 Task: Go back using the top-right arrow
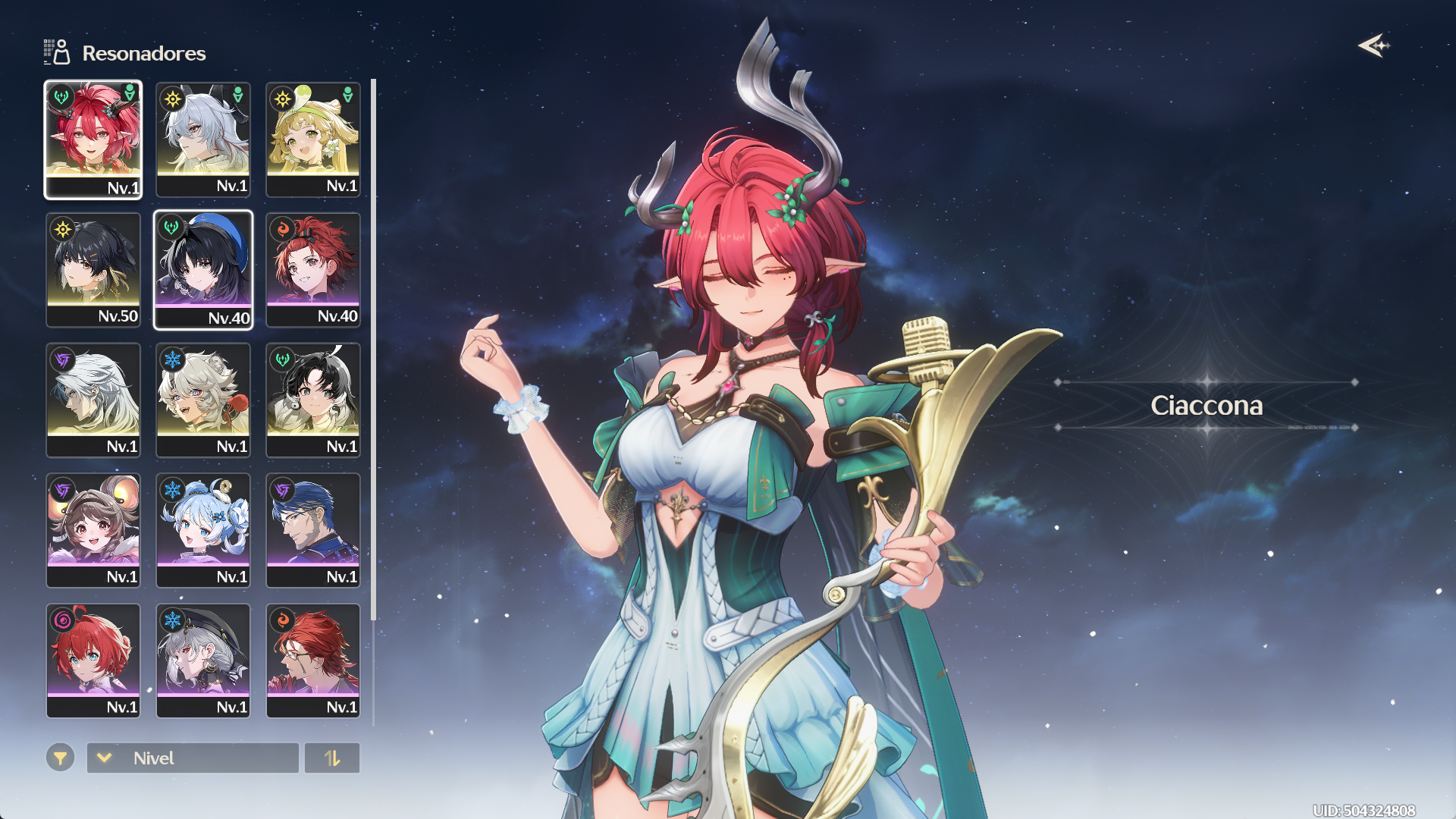click(1373, 46)
